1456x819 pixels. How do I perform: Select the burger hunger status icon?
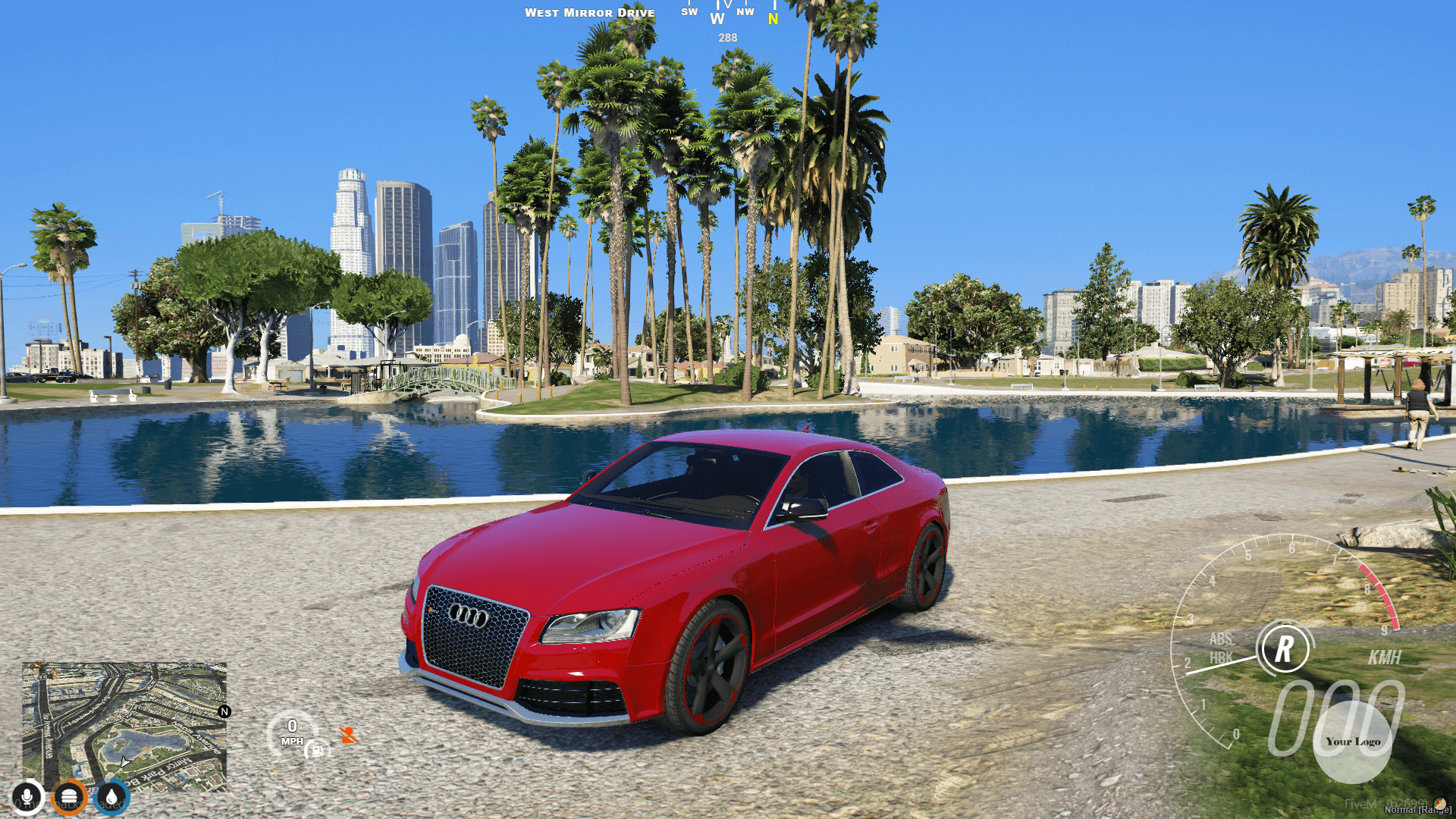click(68, 795)
